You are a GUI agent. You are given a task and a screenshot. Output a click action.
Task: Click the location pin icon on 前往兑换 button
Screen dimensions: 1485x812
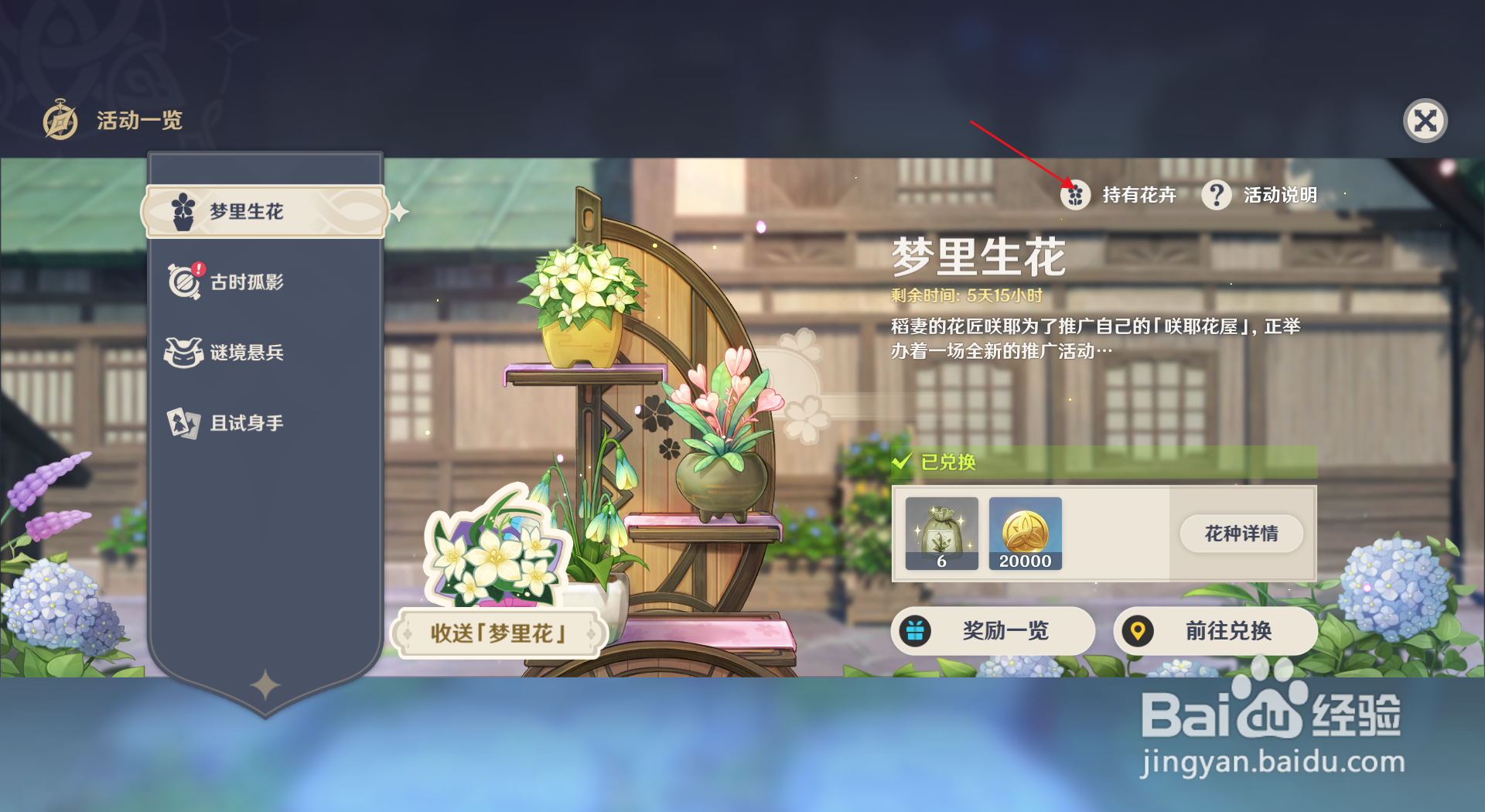point(1138,631)
